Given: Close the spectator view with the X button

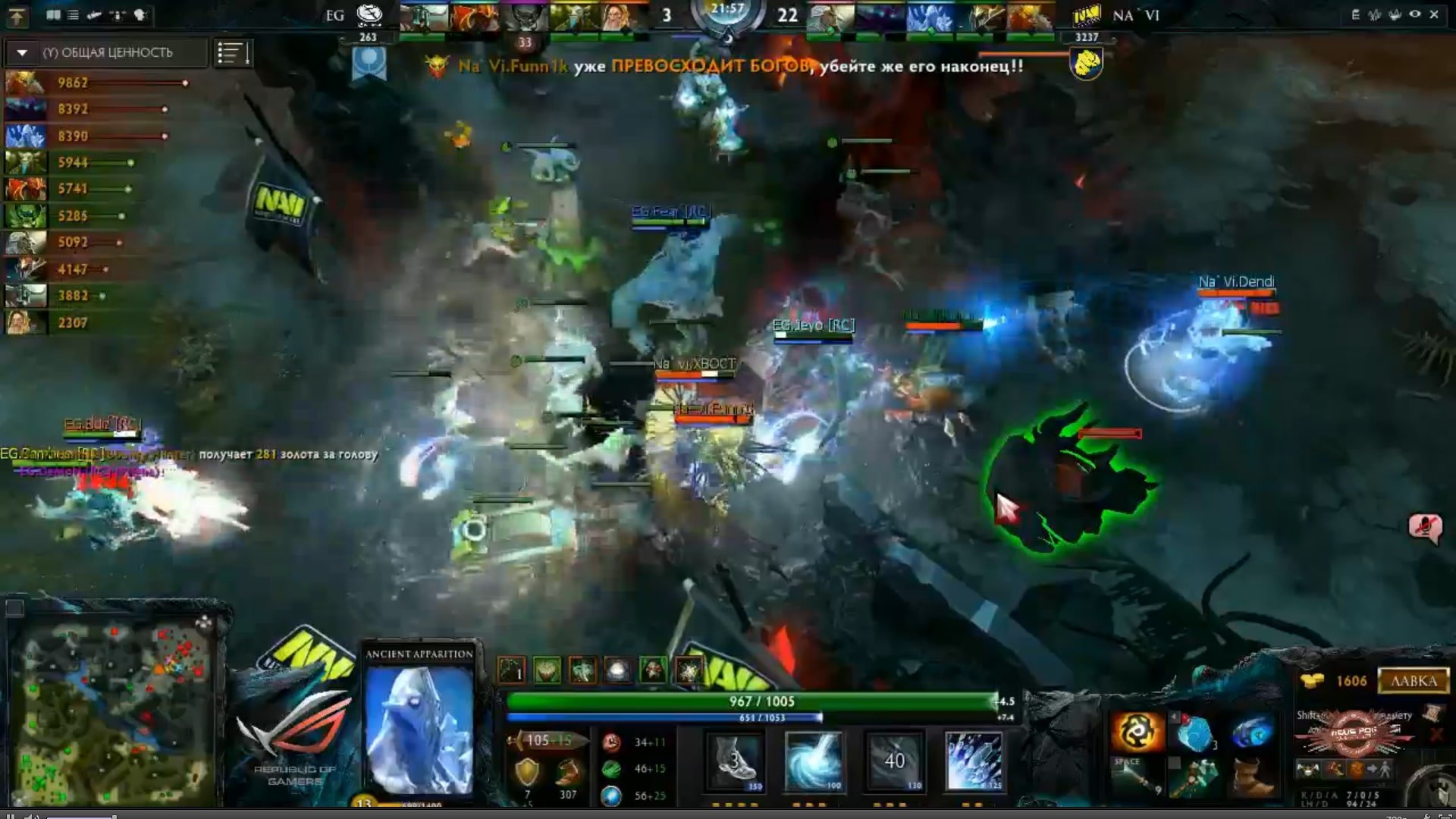Looking at the screenshot, I should click(1434, 14).
